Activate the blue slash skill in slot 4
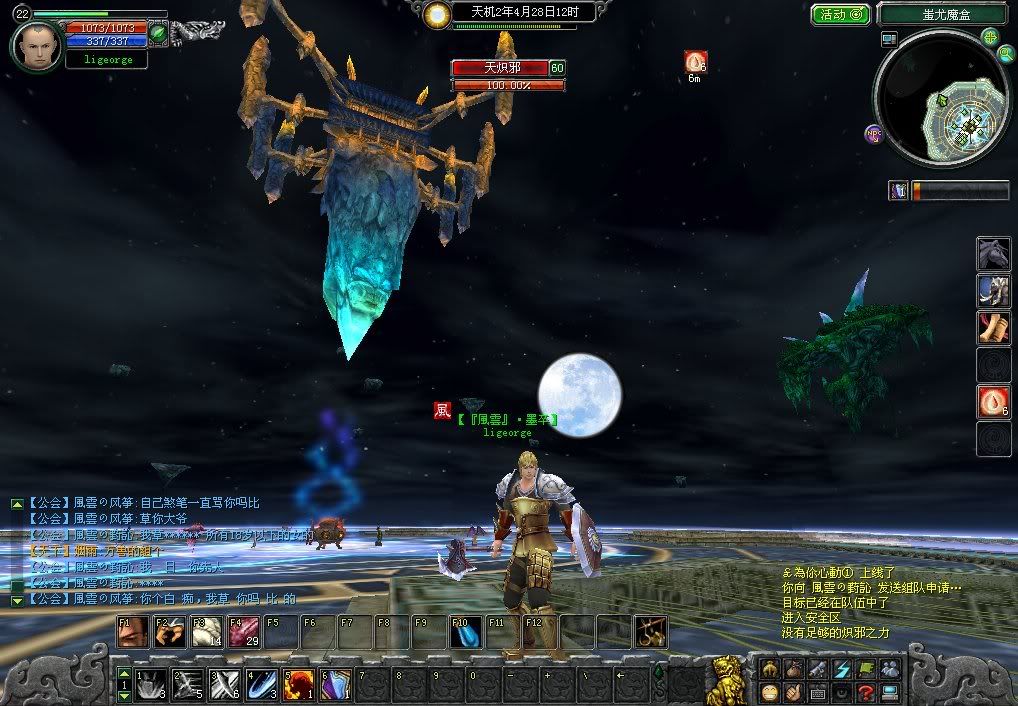Viewport: 1018px width, 706px height. (262, 683)
